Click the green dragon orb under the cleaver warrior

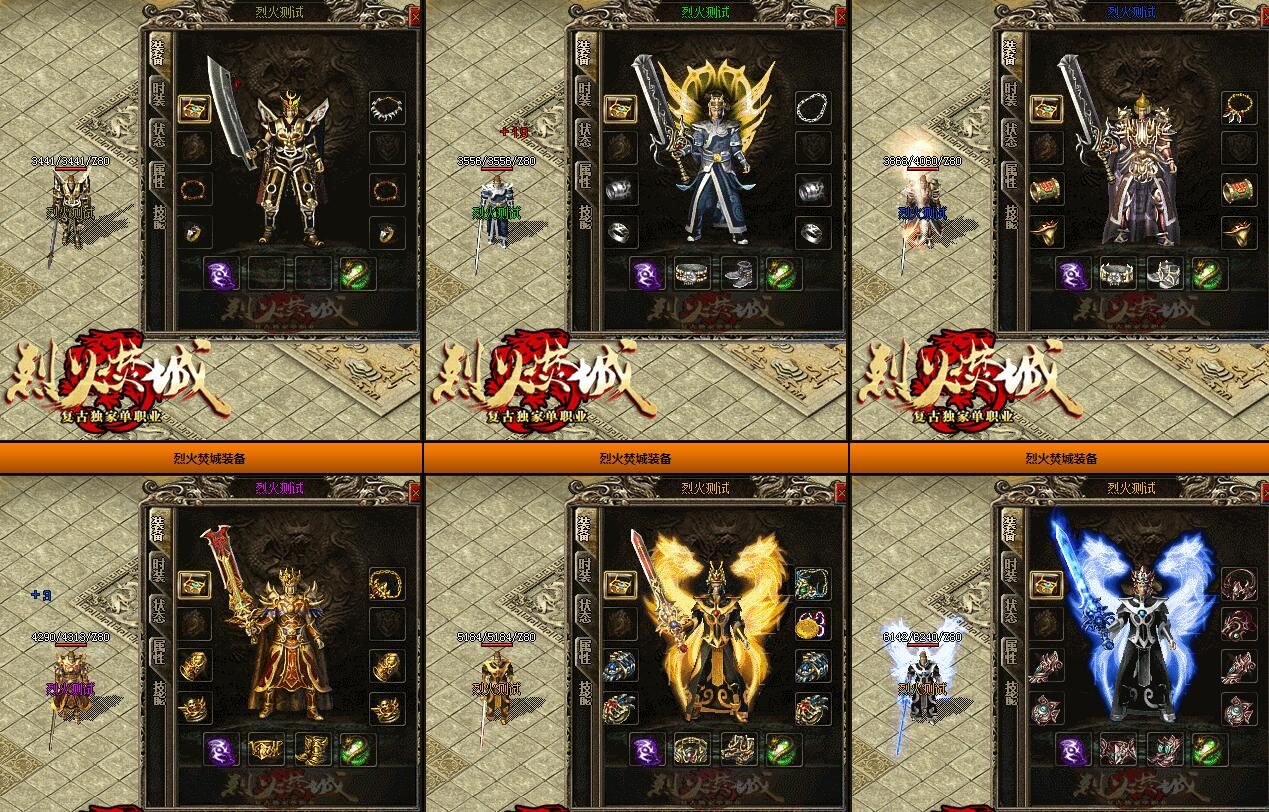pos(357,274)
